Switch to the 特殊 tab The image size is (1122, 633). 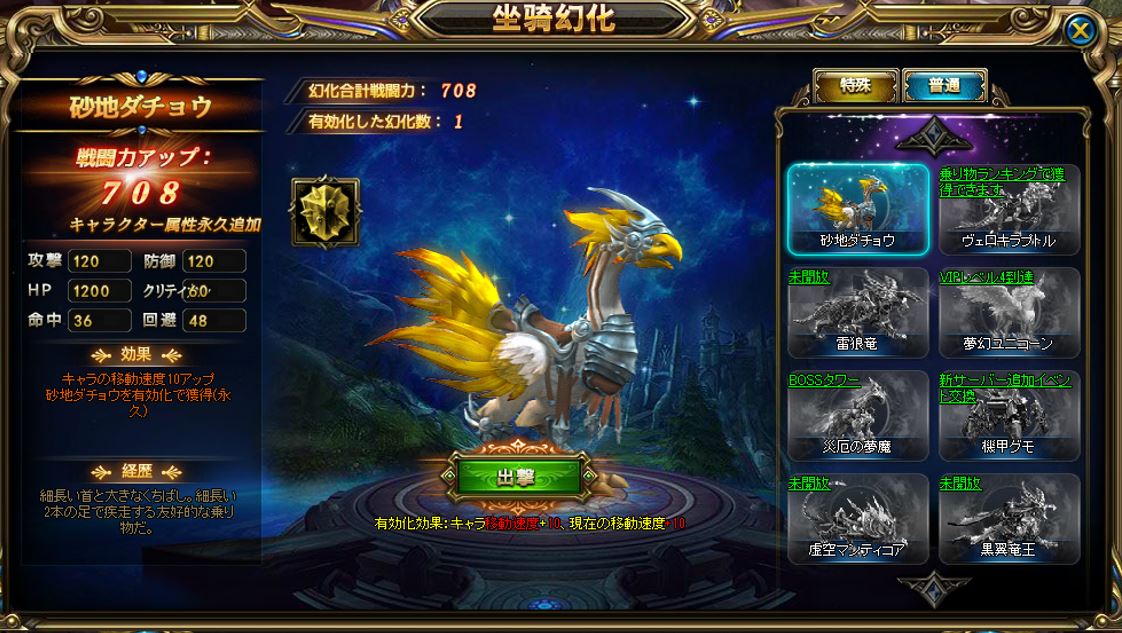pos(855,86)
